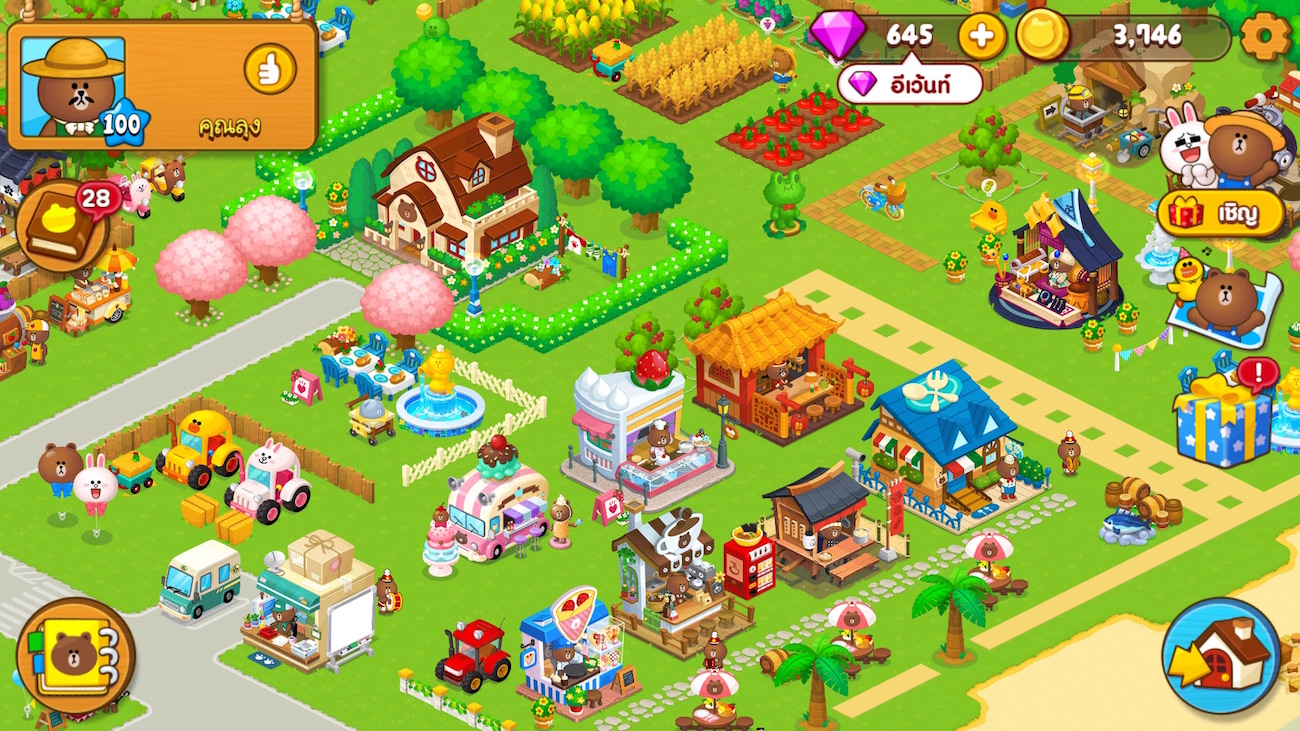Tap the Cony and Brown friends icon
The height and width of the screenshot is (731, 1300).
click(1219, 148)
